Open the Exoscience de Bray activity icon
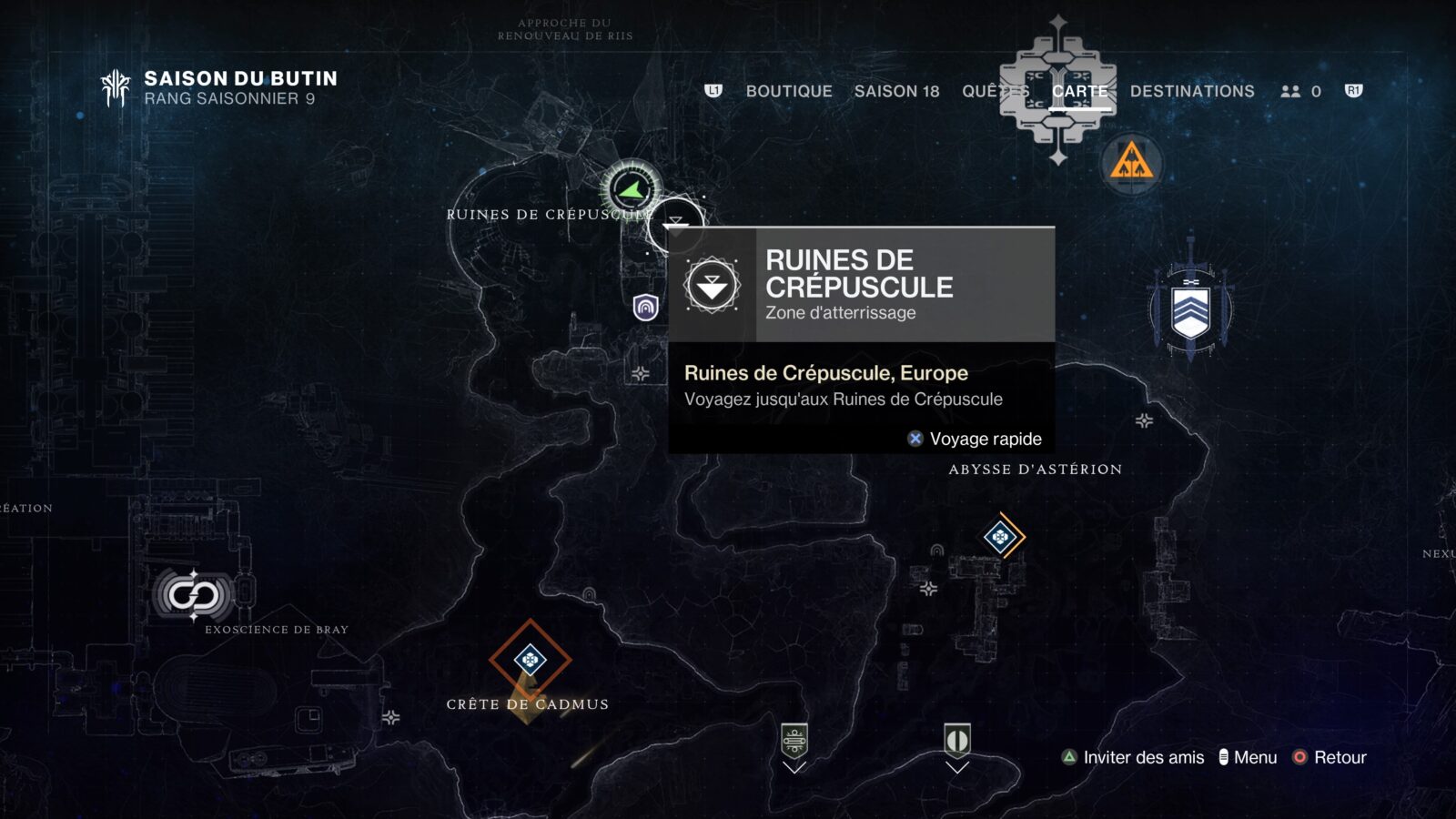The image size is (1456, 819). 193,596
